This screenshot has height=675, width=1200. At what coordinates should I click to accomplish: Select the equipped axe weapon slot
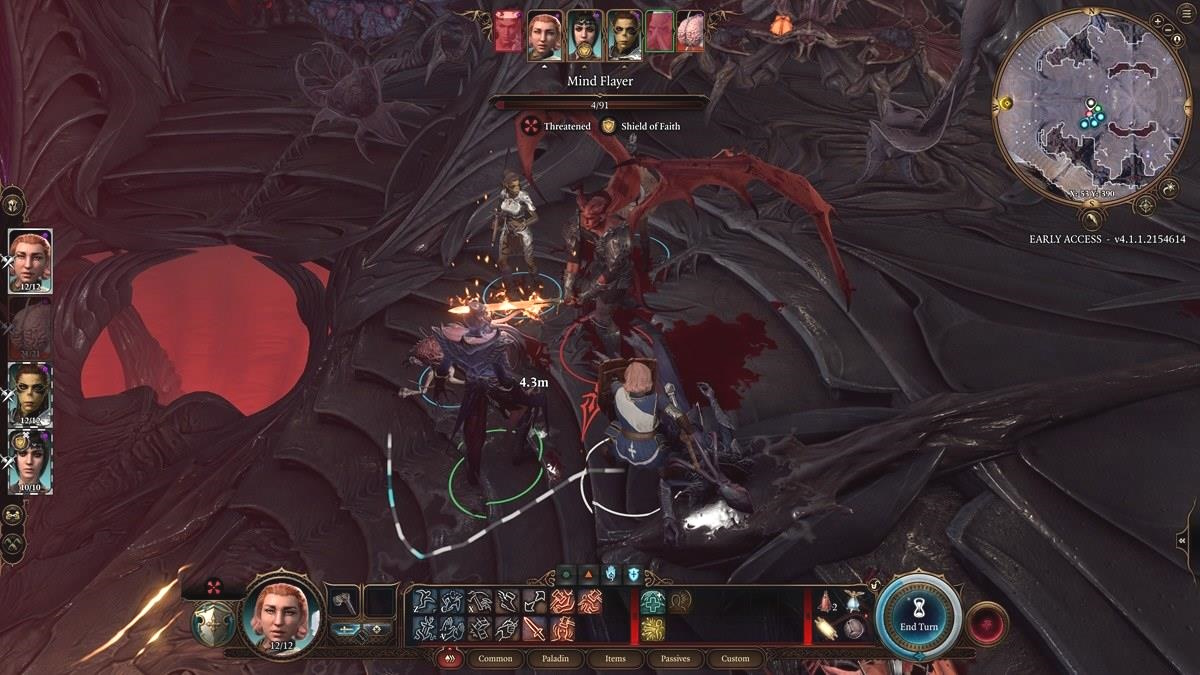[x=343, y=602]
